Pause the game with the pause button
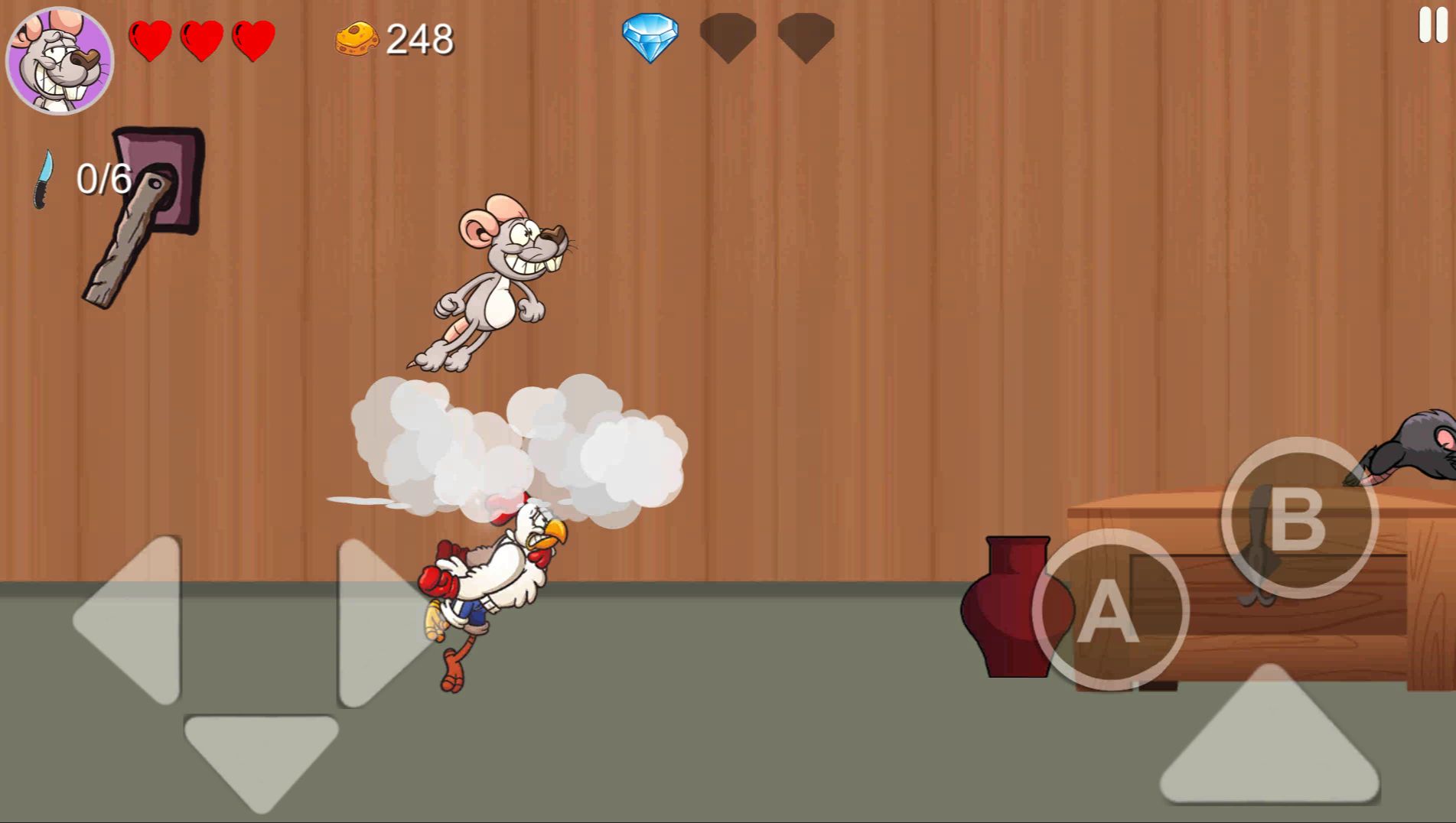Viewport: 1456px width, 823px height. coord(1432,24)
